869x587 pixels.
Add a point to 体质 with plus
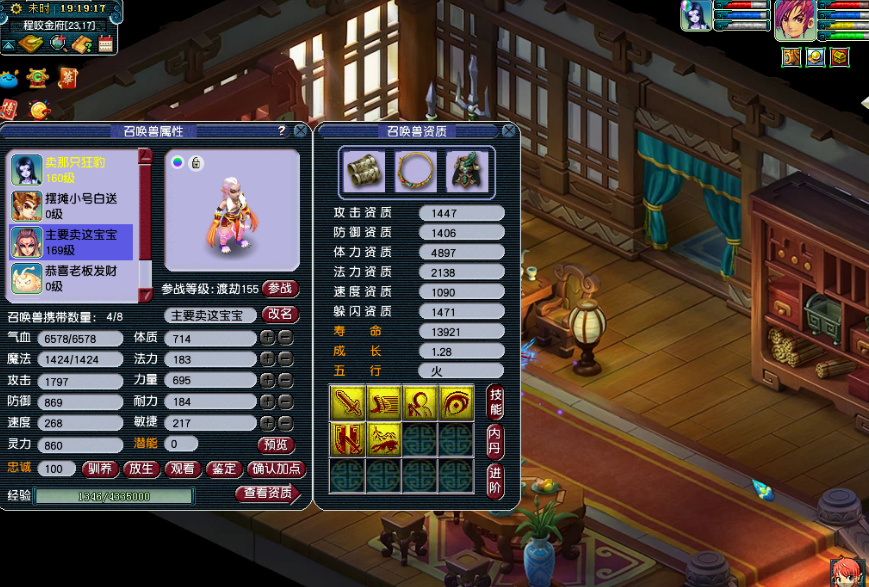click(267, 339)
